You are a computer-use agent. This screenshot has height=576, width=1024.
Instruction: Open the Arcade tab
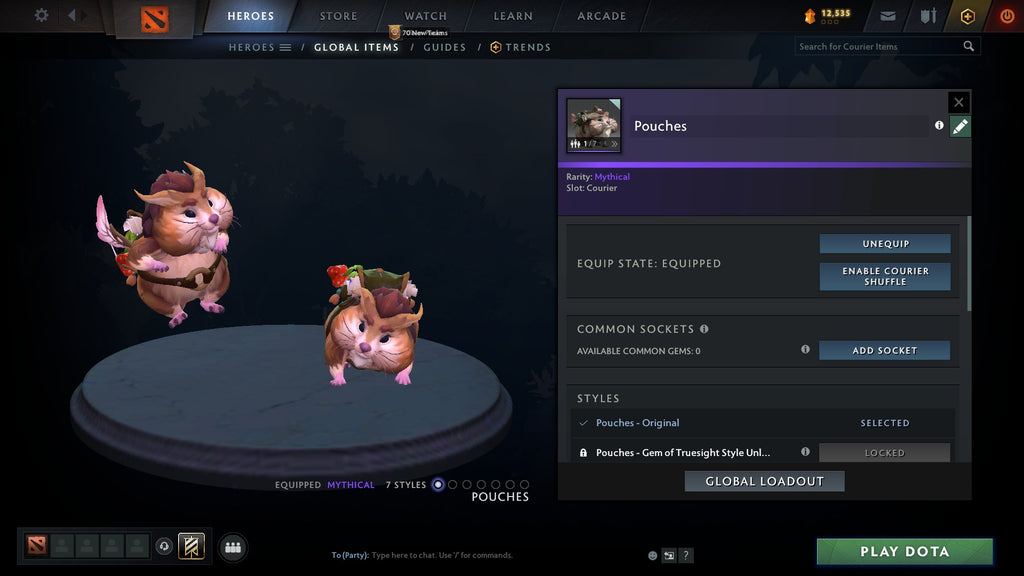(x=602, y=16)
